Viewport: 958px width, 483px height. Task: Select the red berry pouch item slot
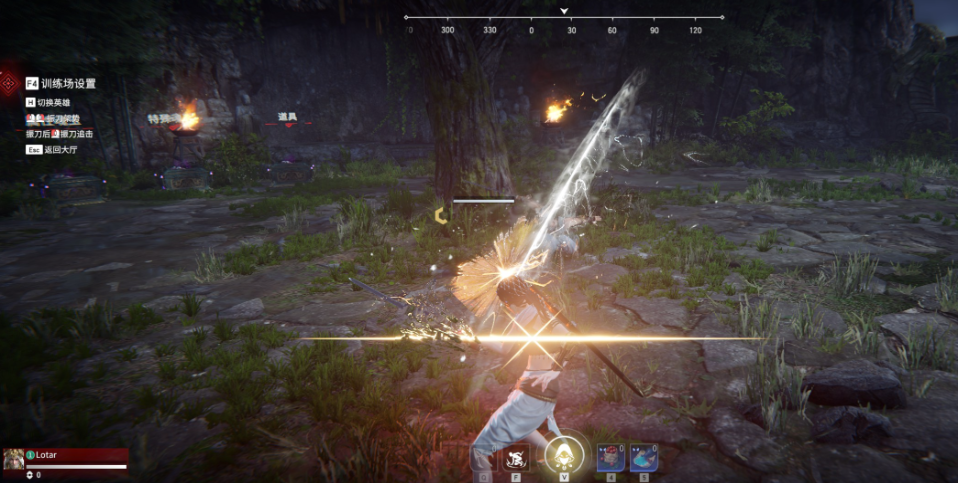tap(611, 458)
